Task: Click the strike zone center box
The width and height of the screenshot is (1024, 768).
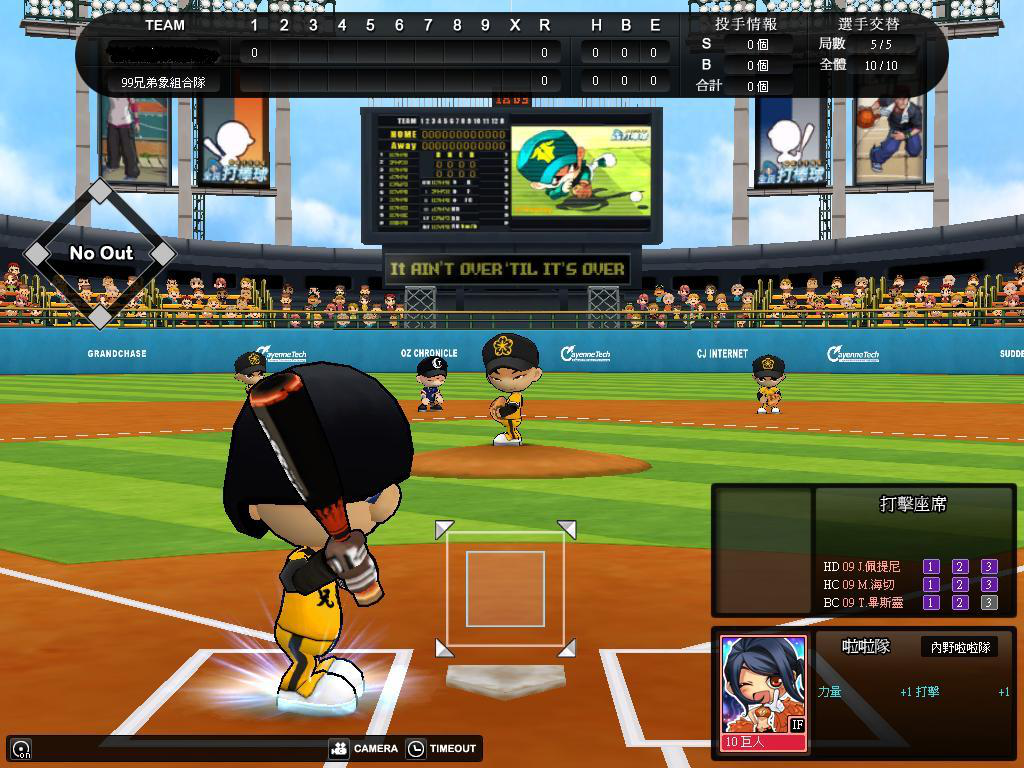Action: tap(505, 588)
